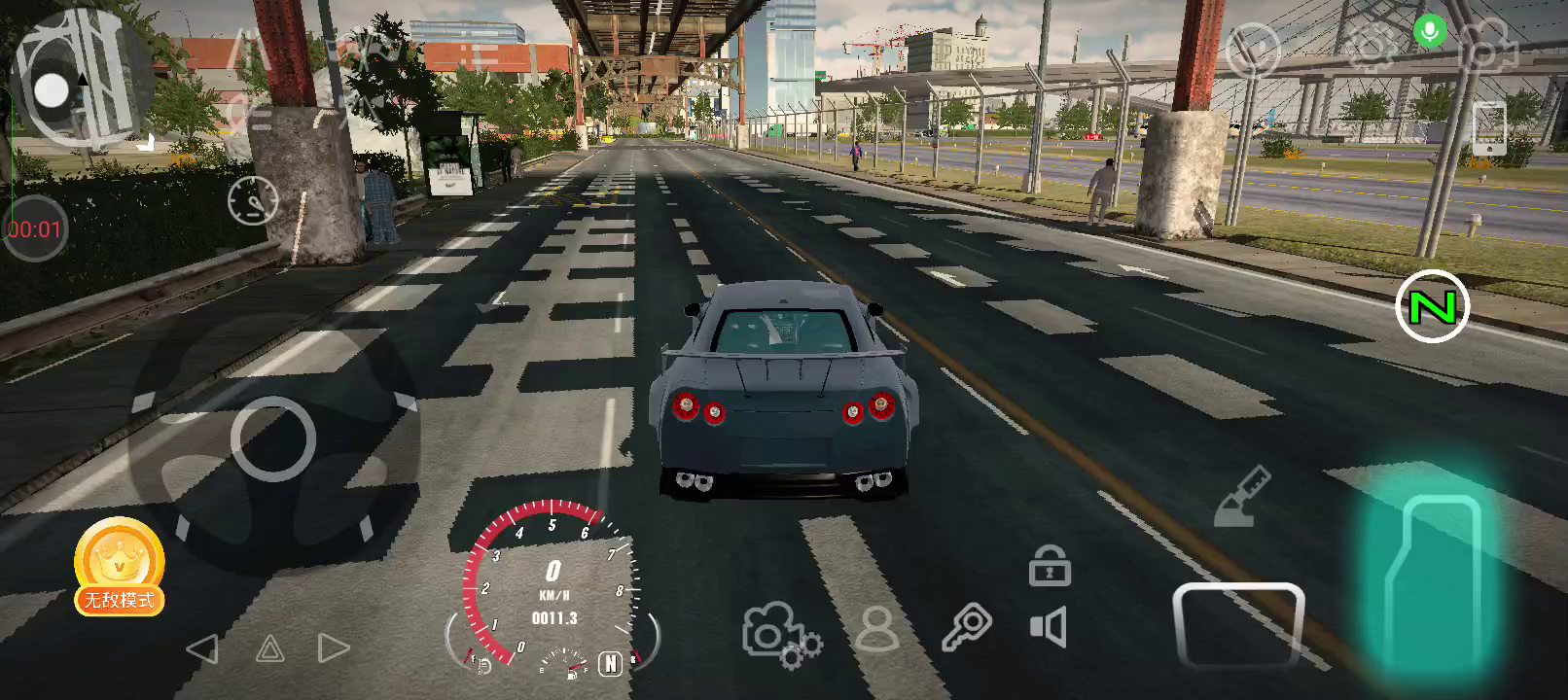Screen dimensions: 1568x700
Task: Tap the green N gear selector
Action: 1432,307
